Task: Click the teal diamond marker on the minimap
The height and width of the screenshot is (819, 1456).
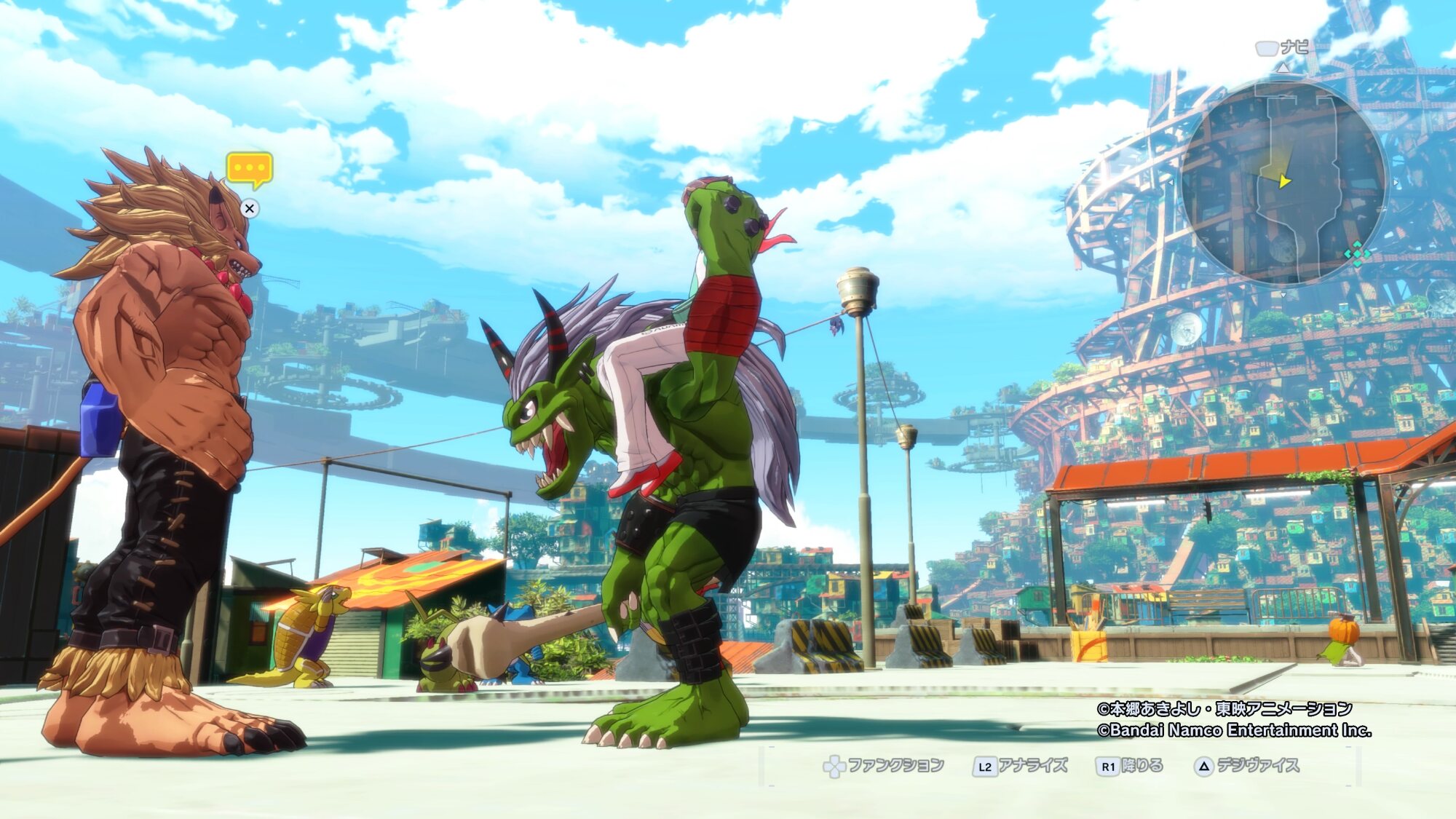Action: point(1357,254)
